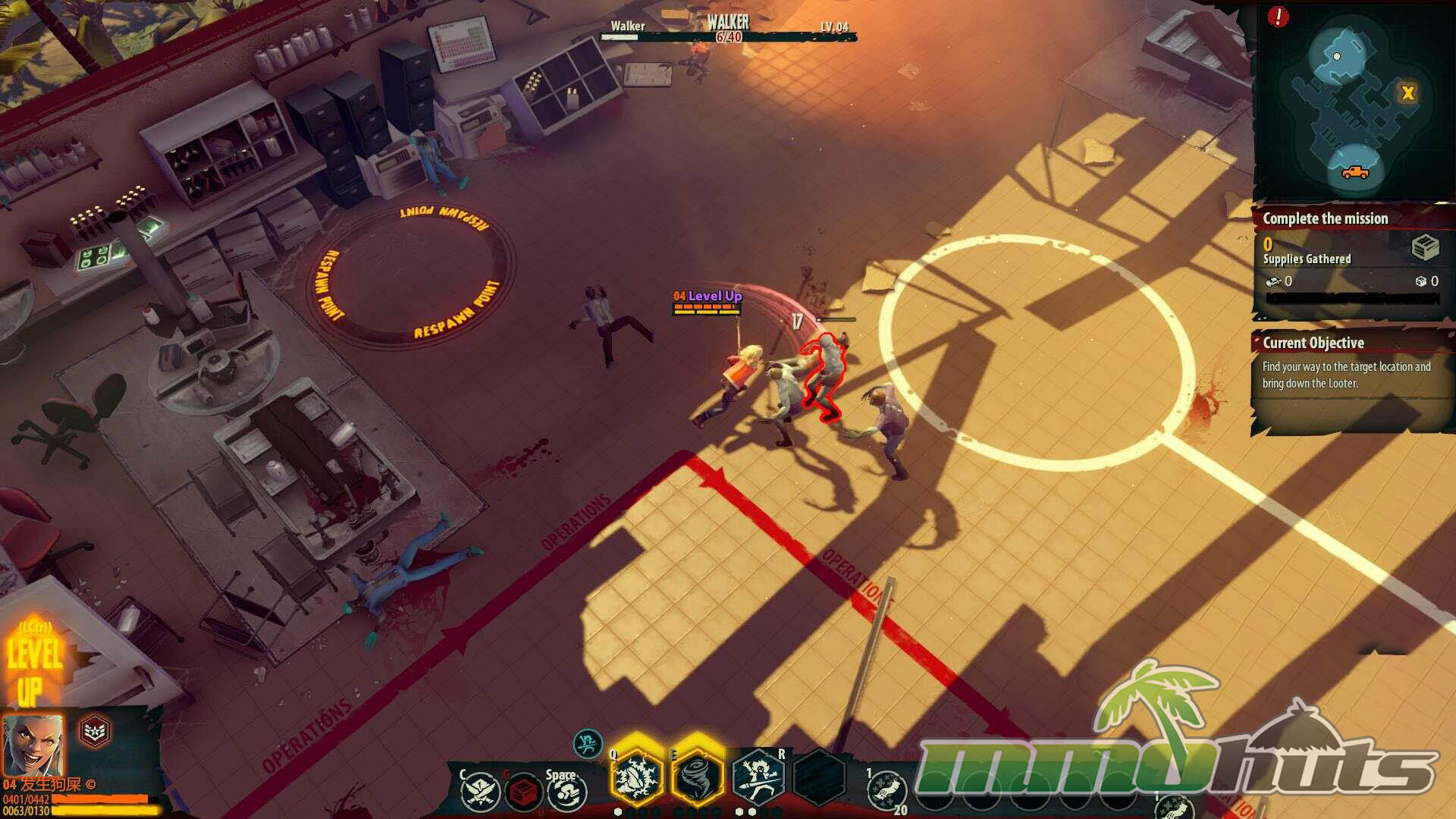Select the crossed swords skill icon
The image size is (1456, 819).
481,791
